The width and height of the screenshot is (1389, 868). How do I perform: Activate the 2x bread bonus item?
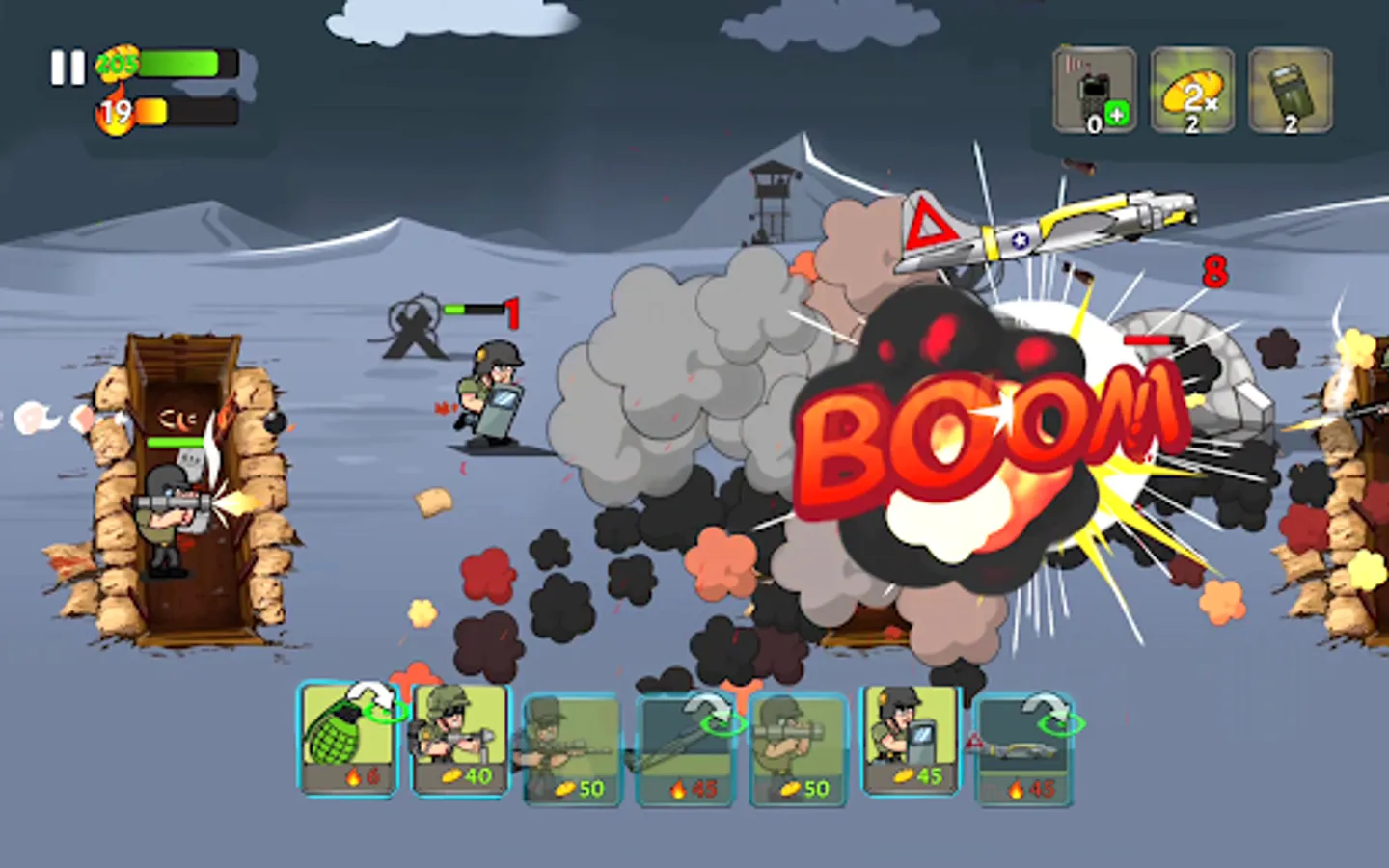[x=1193, y=92]
